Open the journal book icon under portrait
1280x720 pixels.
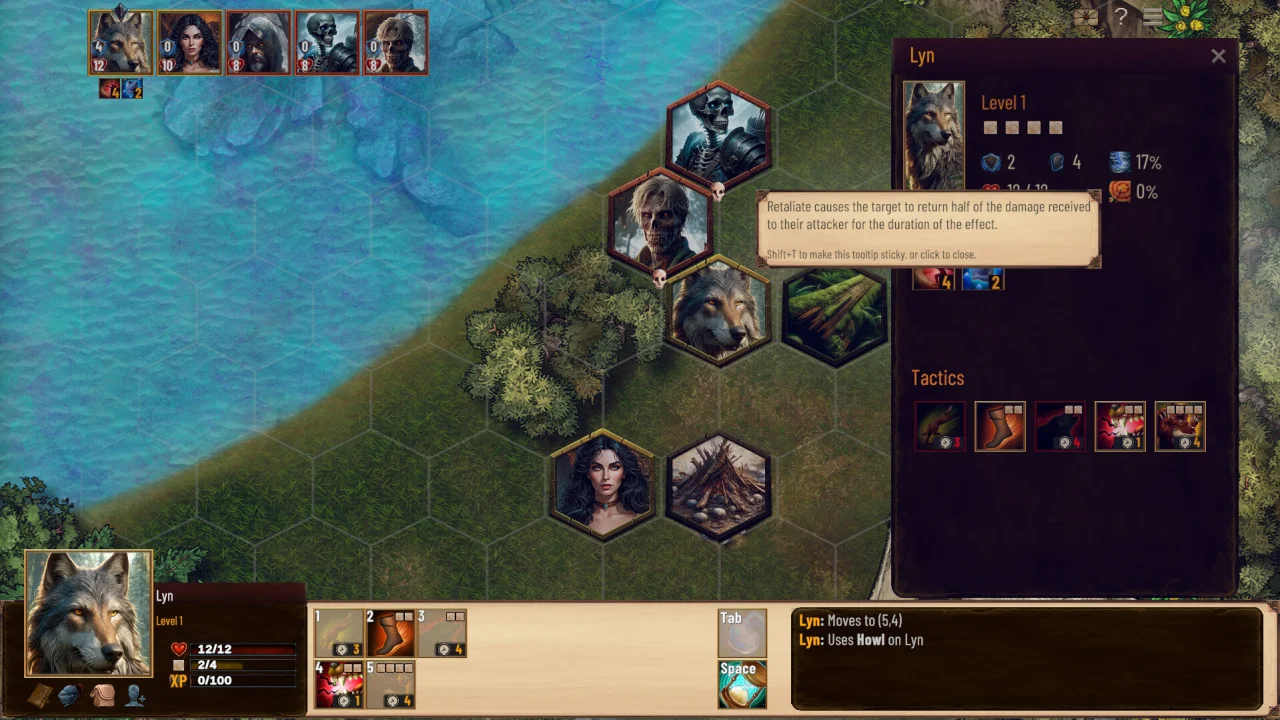(40, 696)
